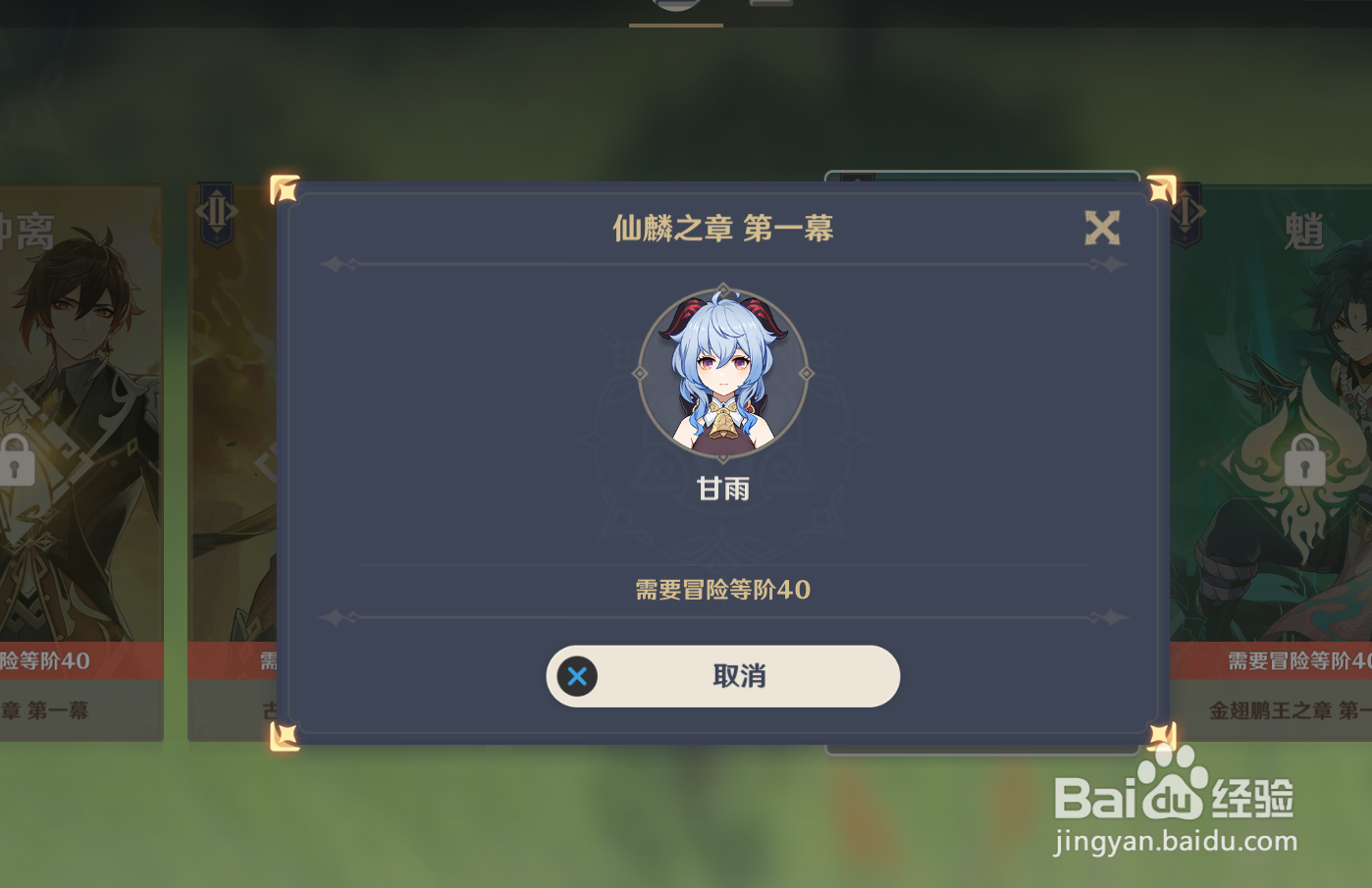
Task: Click the blue X icon inside the Cancel button
Action: 577,676
